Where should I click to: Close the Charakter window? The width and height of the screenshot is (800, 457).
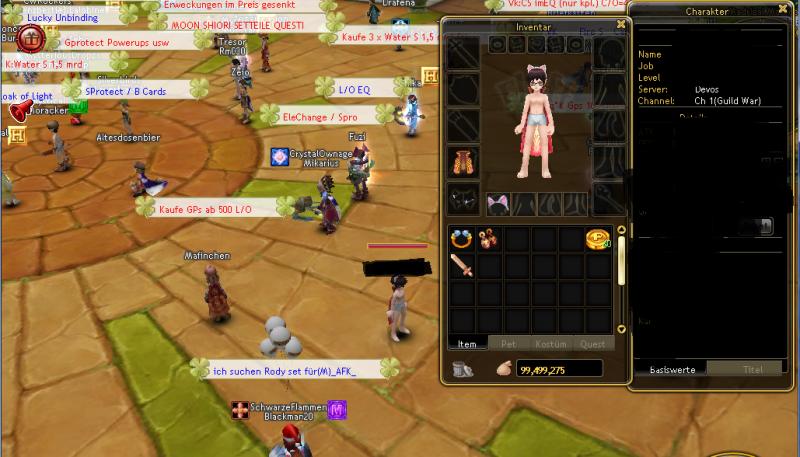790,11
